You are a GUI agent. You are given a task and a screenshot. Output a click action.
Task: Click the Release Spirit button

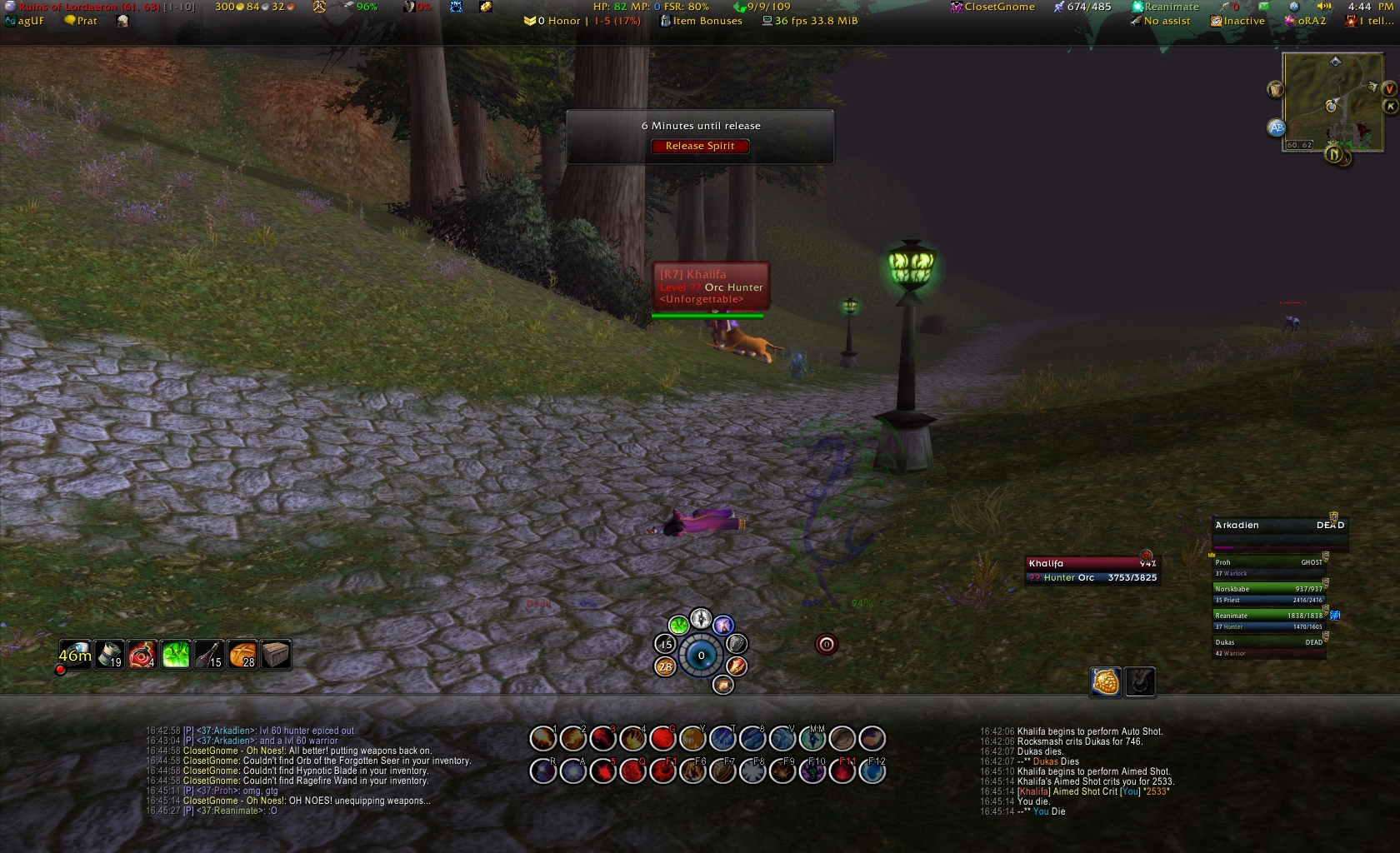point(700,146)
